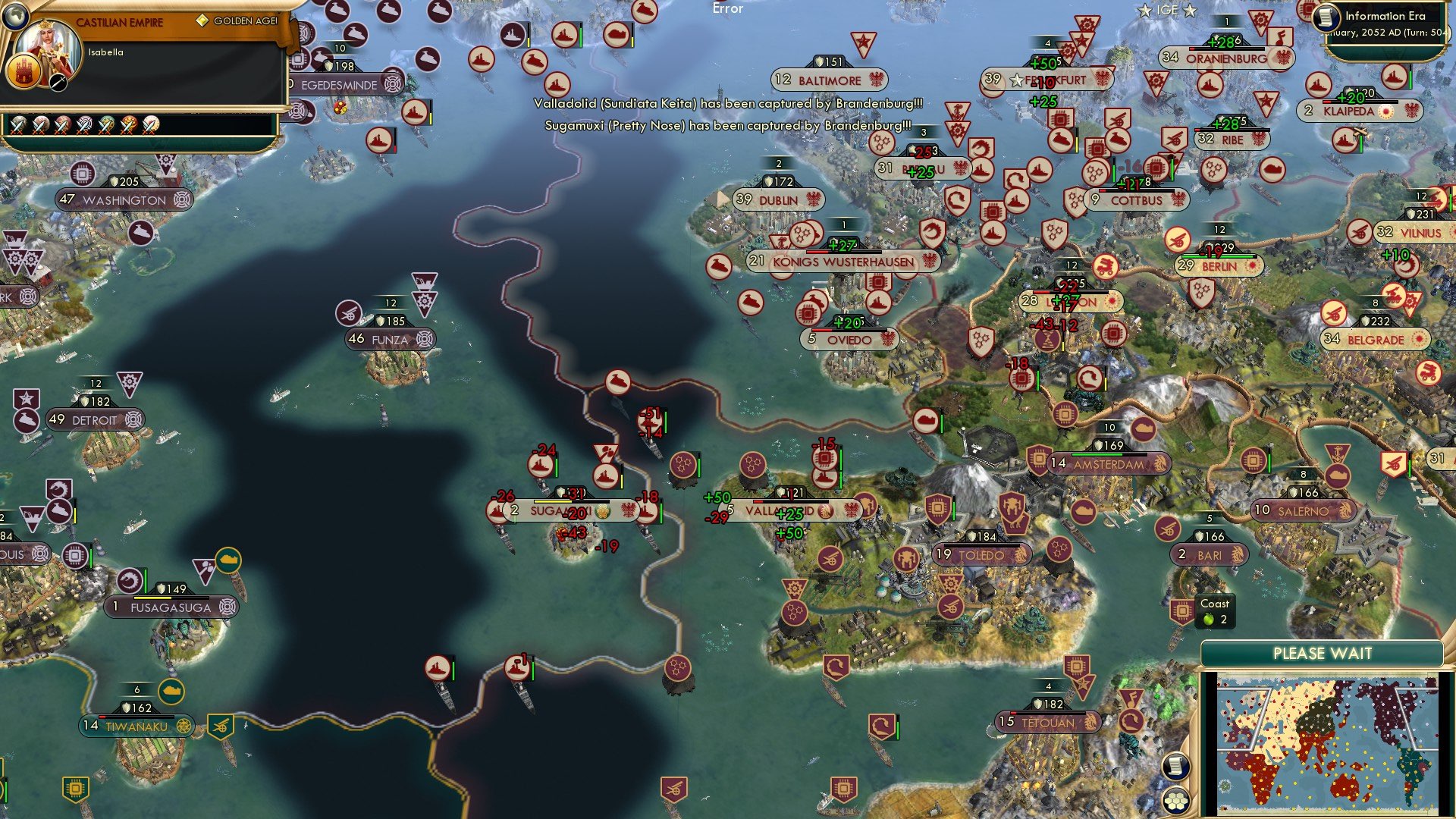
Task: Click the hex tiles notification icon
Action: (1178, 800)
